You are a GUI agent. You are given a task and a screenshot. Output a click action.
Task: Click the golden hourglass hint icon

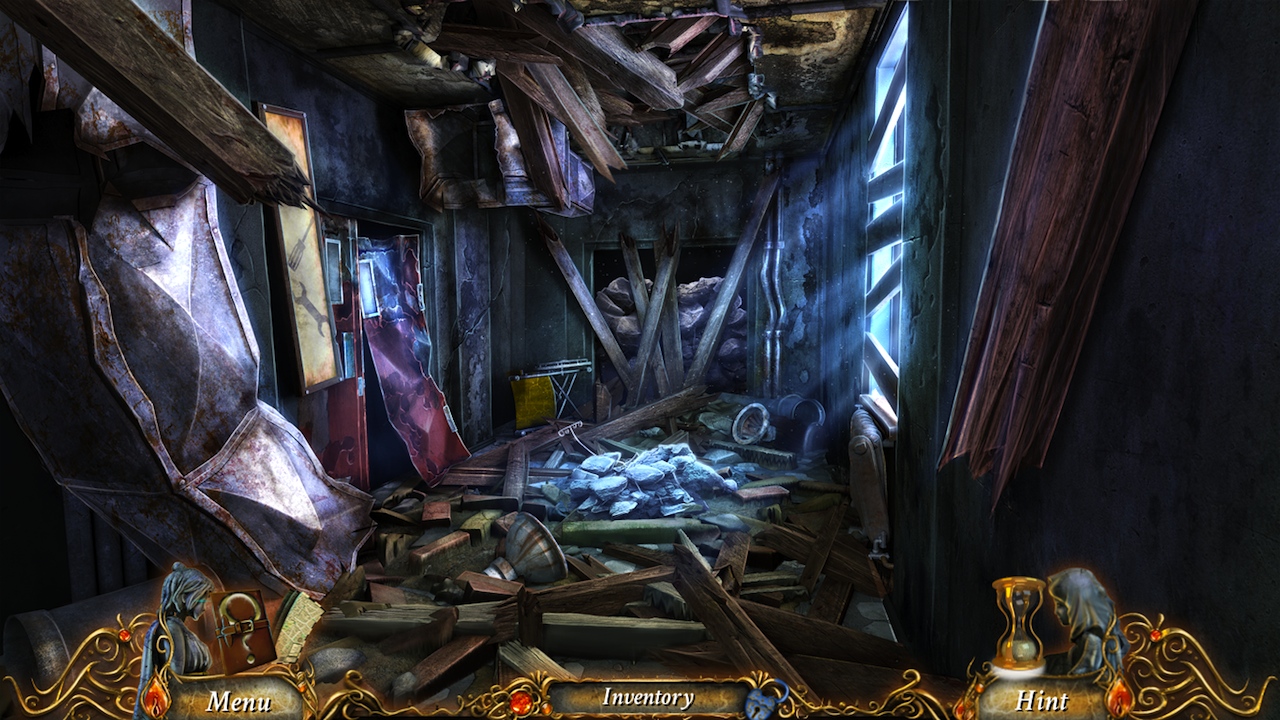point(1018,625)
